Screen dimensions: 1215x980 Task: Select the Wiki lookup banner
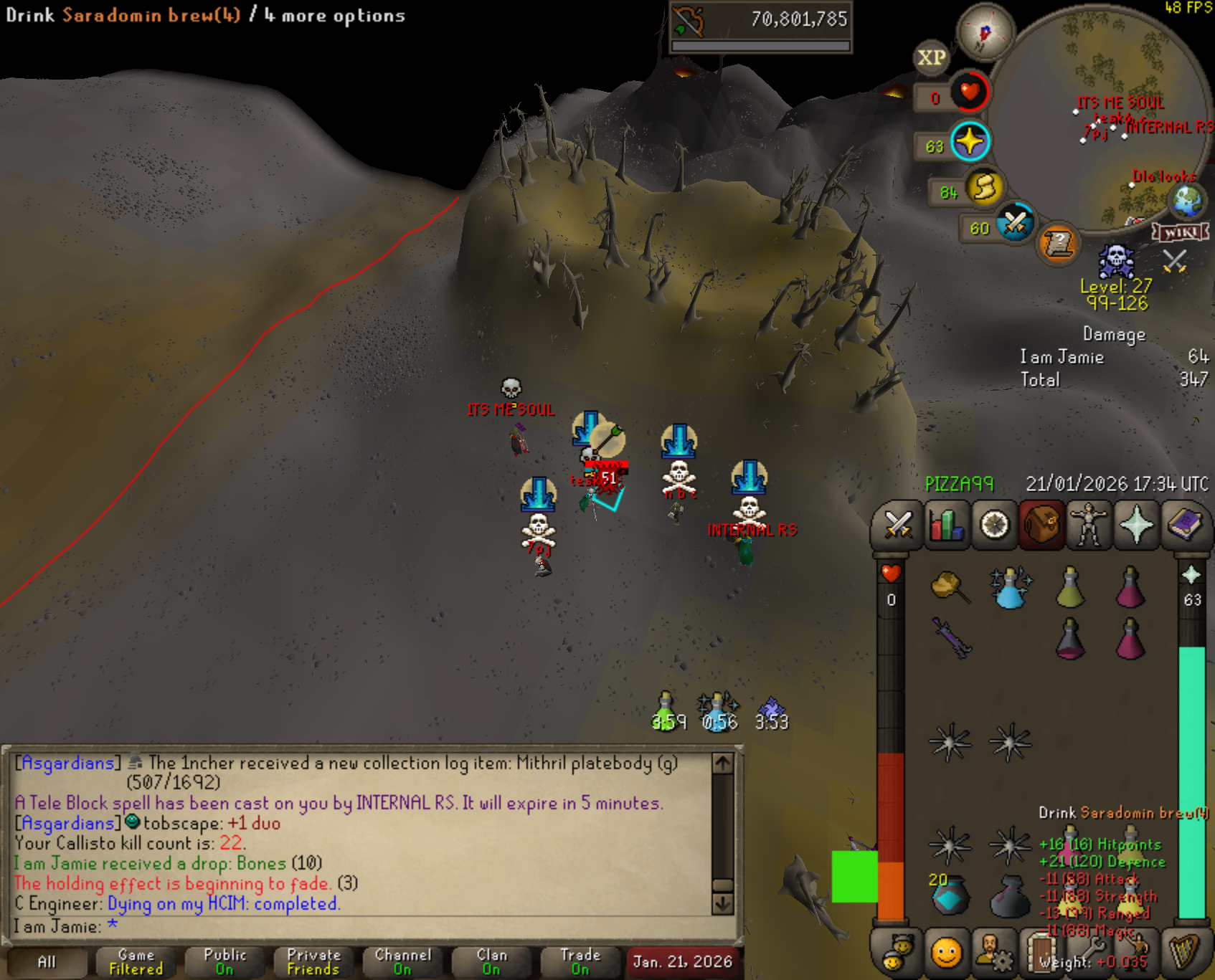[x=1180, y=232]
